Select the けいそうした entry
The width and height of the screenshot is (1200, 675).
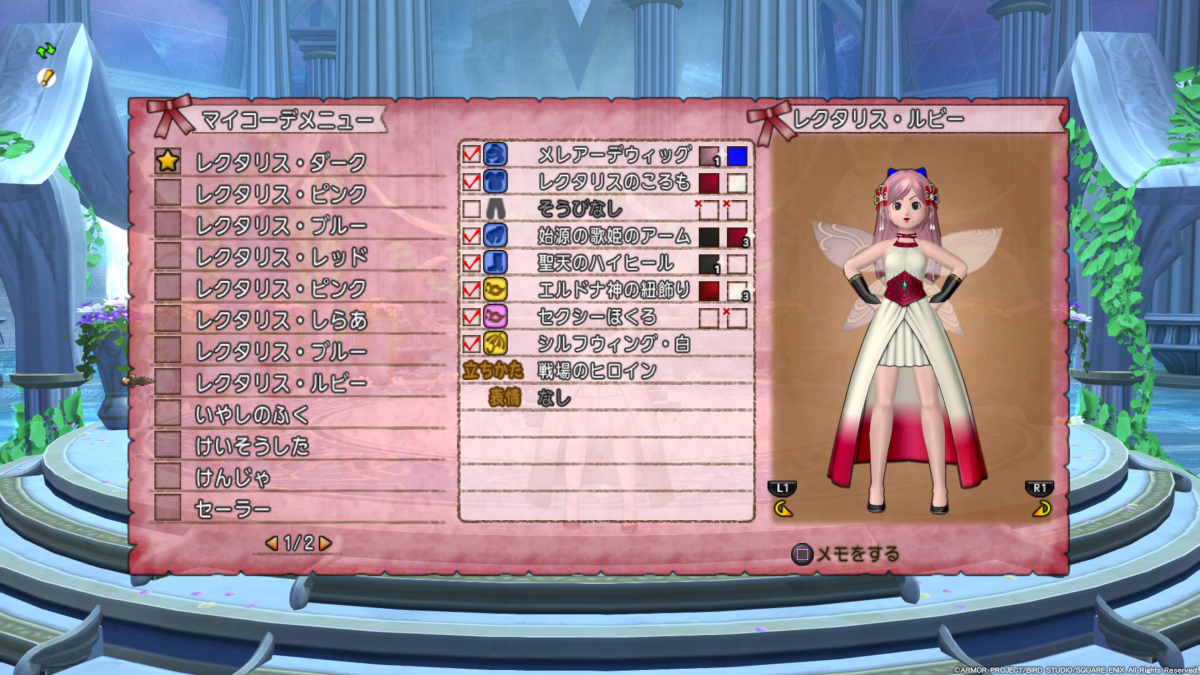(252, 446)
